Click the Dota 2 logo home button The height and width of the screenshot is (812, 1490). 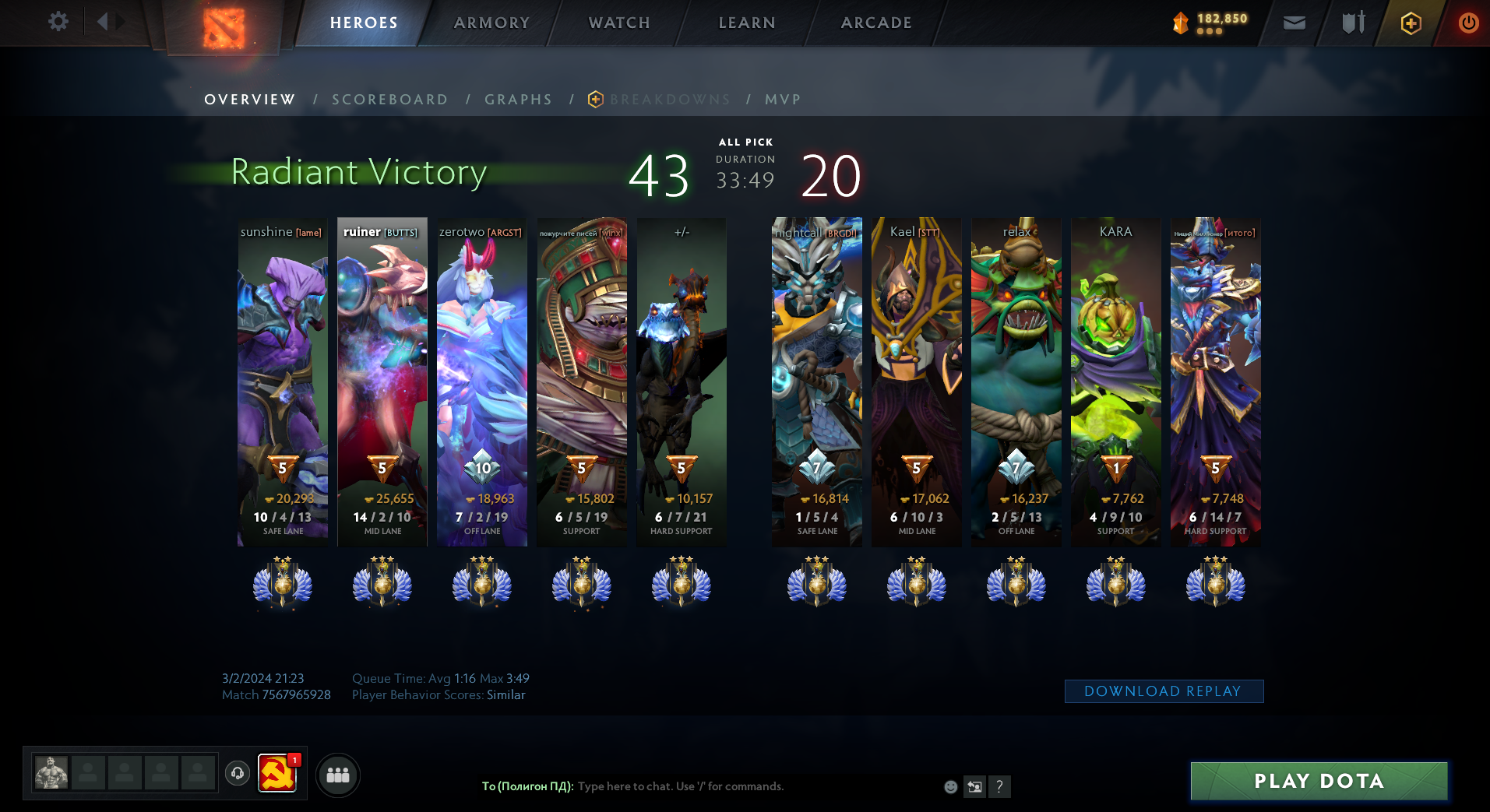point(224,27)
